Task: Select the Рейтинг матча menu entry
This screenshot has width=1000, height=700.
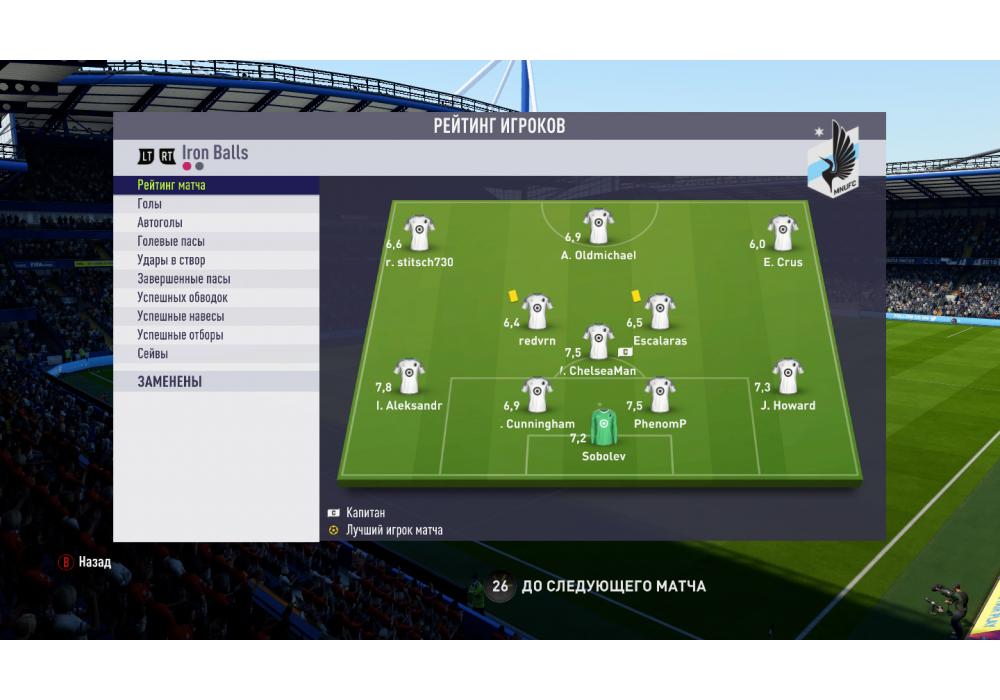Action: [x=215, y=185]
